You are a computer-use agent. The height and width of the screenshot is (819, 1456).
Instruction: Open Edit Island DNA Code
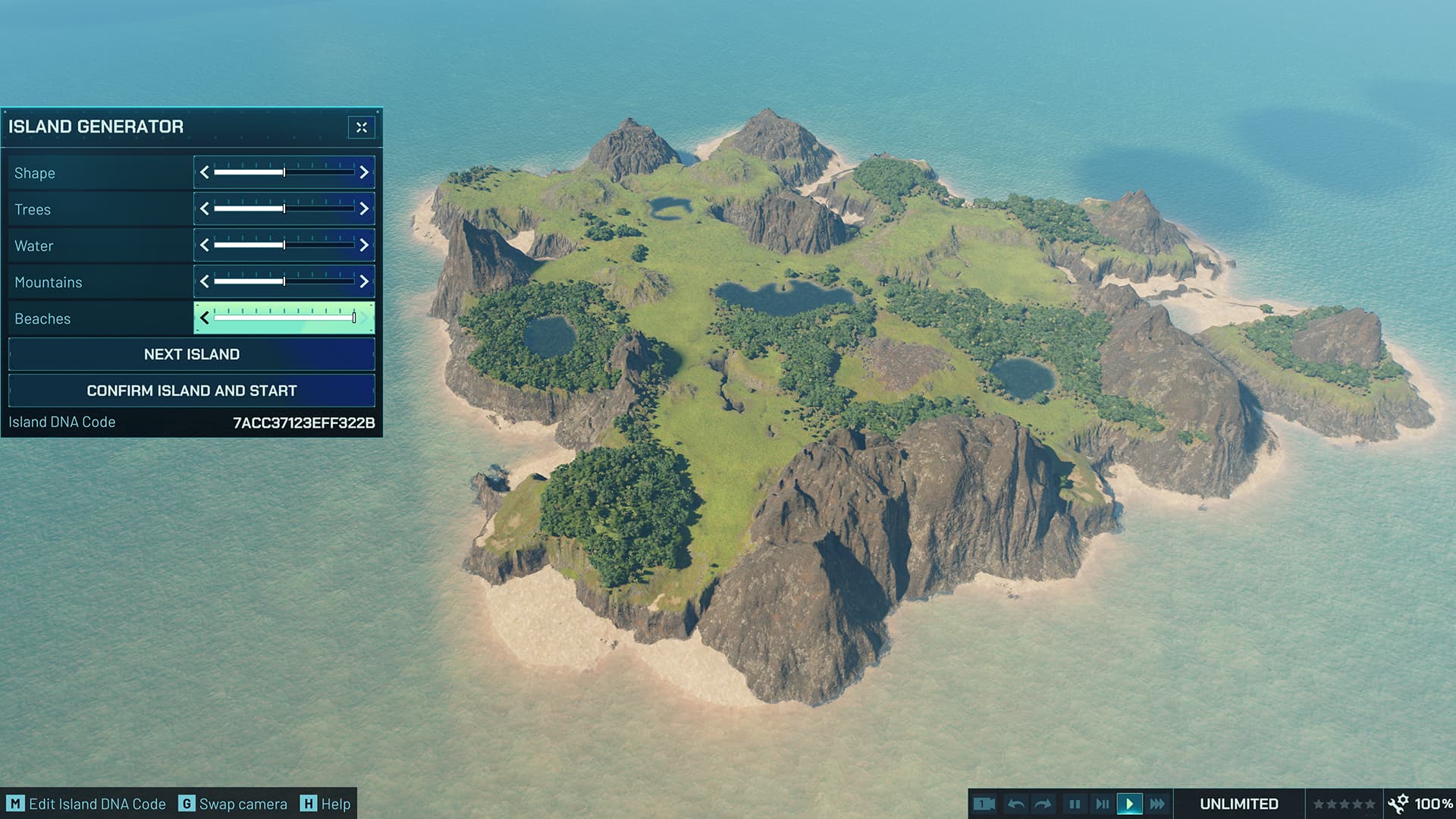click(87, 804)
